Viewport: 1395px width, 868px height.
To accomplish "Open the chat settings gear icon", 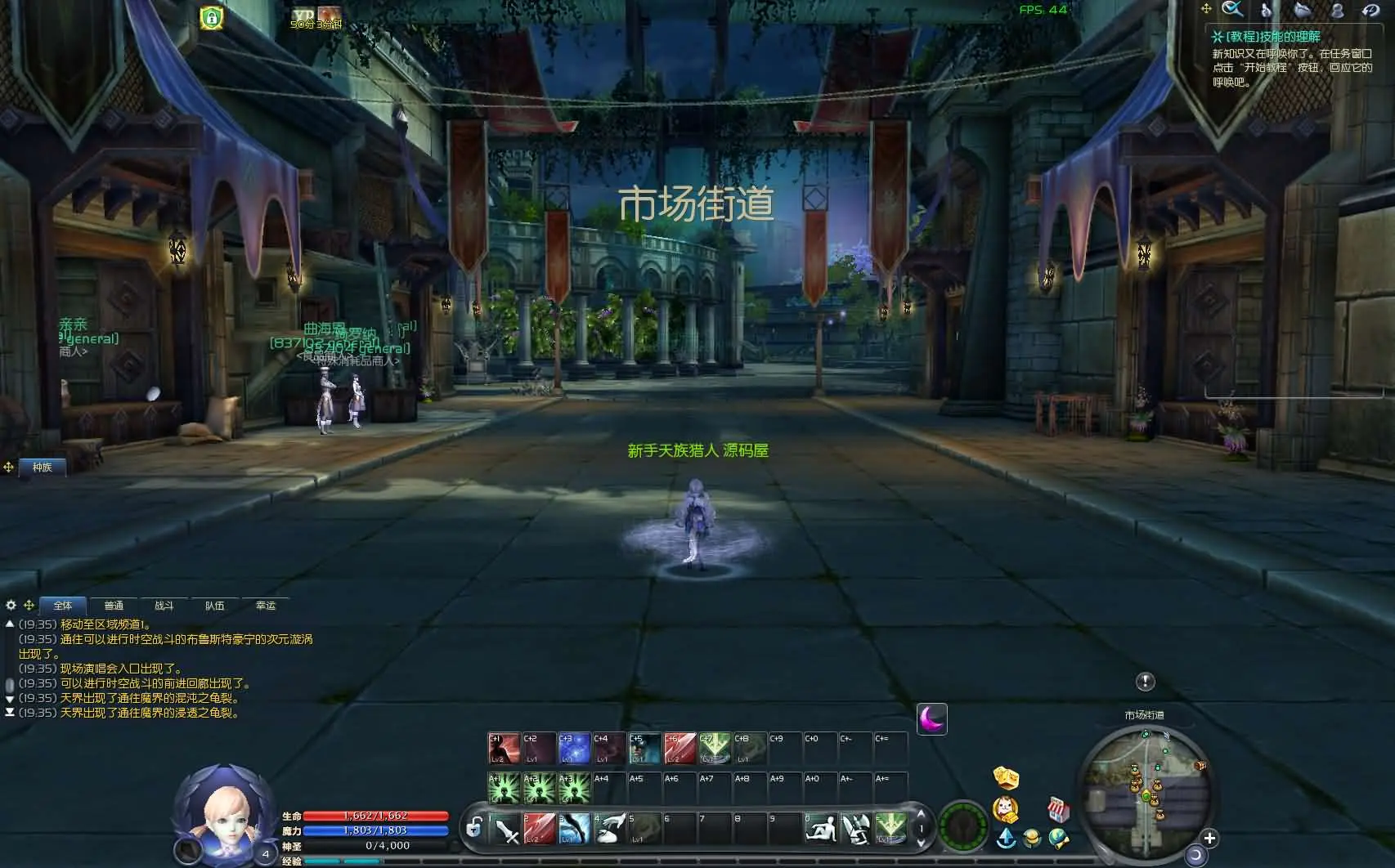I will point(10,605).
